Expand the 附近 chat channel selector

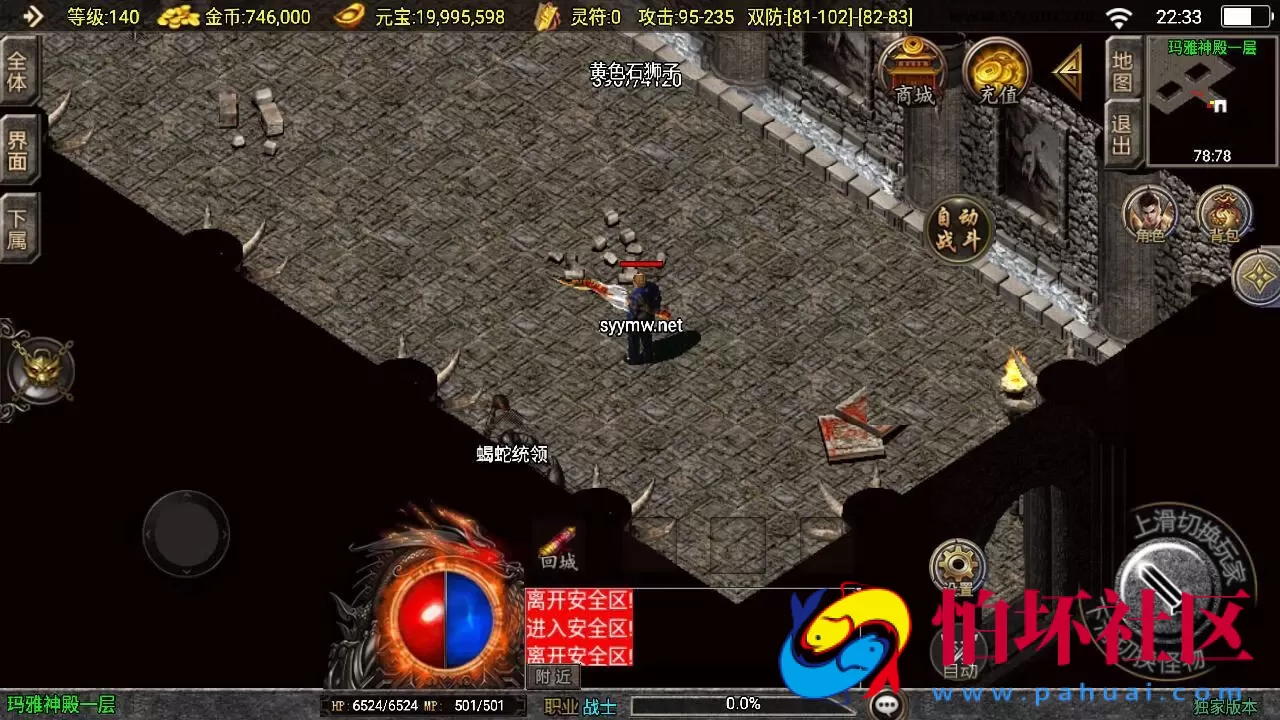551,675
